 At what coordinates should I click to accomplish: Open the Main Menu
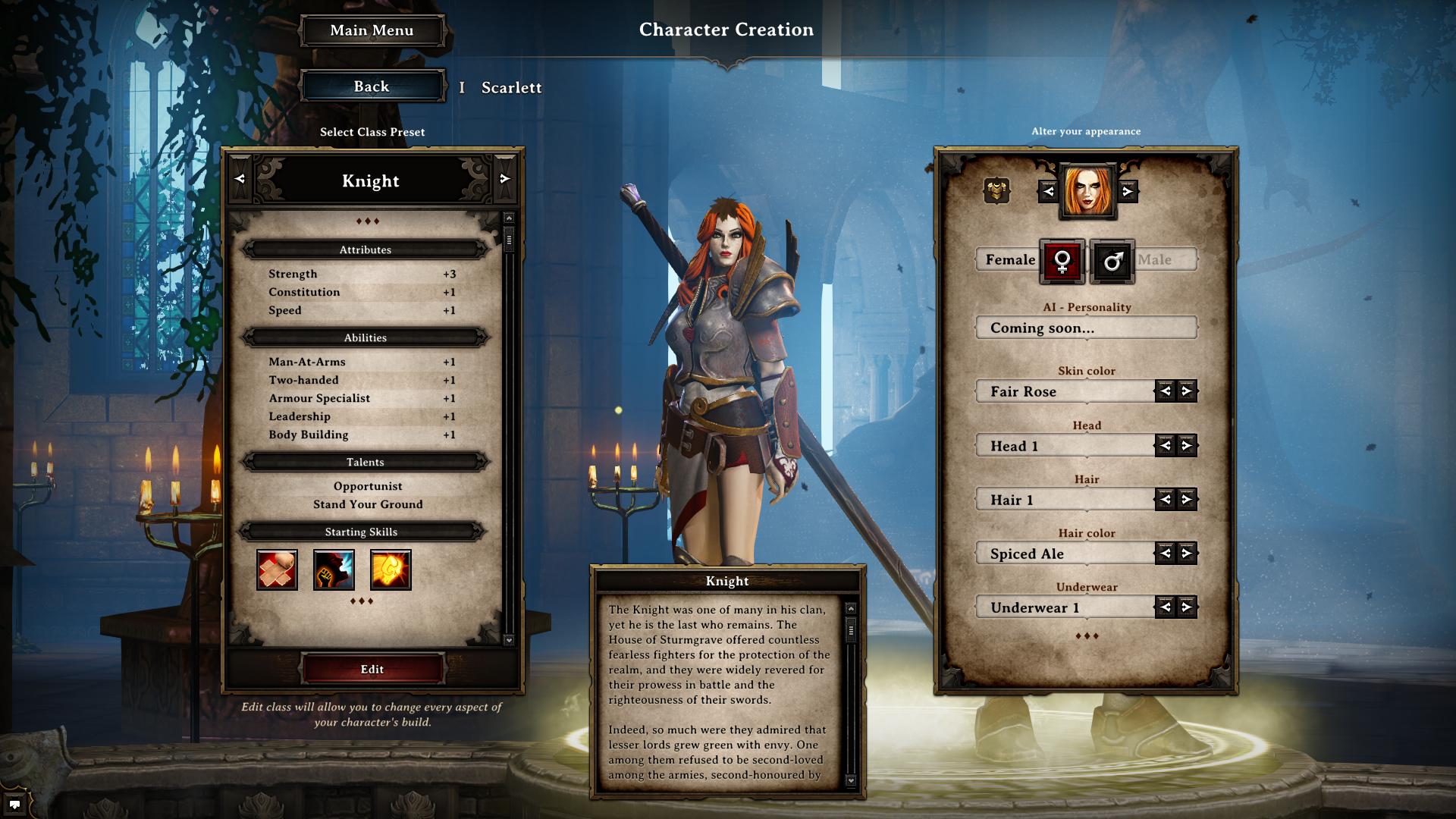(x=372, y=31)
